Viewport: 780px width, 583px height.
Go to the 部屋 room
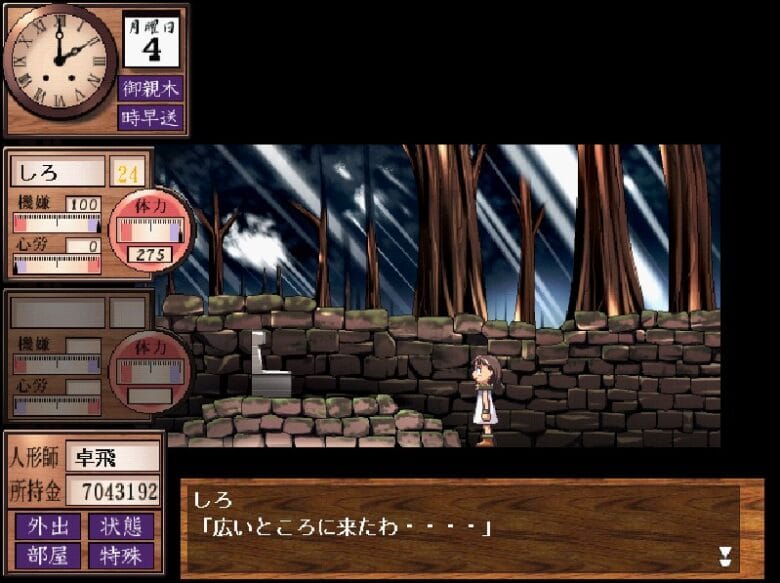47,554
